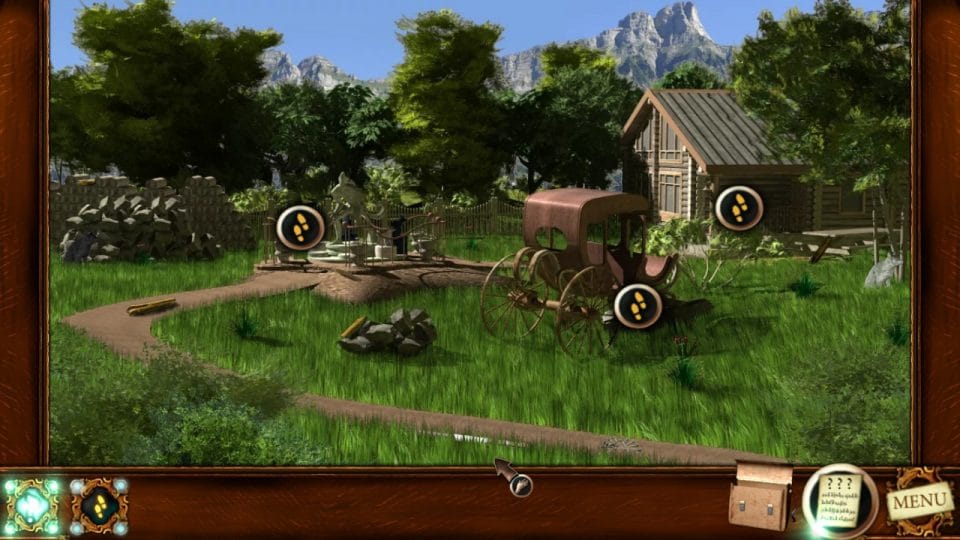Open the MENU button
Image resolution: width=960 pixels, height=540 pixels.
tap(919, 500)
